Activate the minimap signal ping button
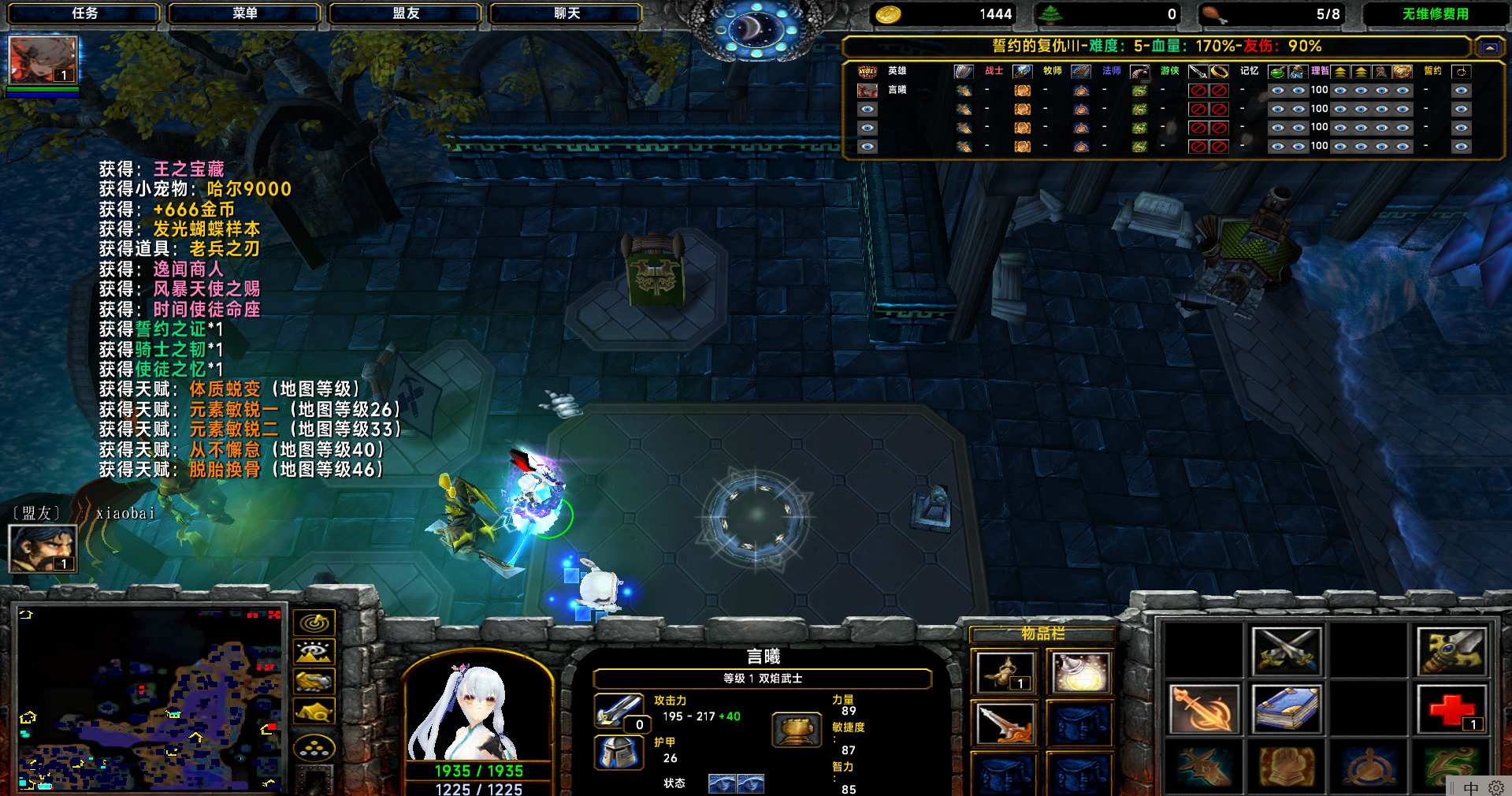The width and height of the screenshot is (1512, 796). (x=314, y=623)
